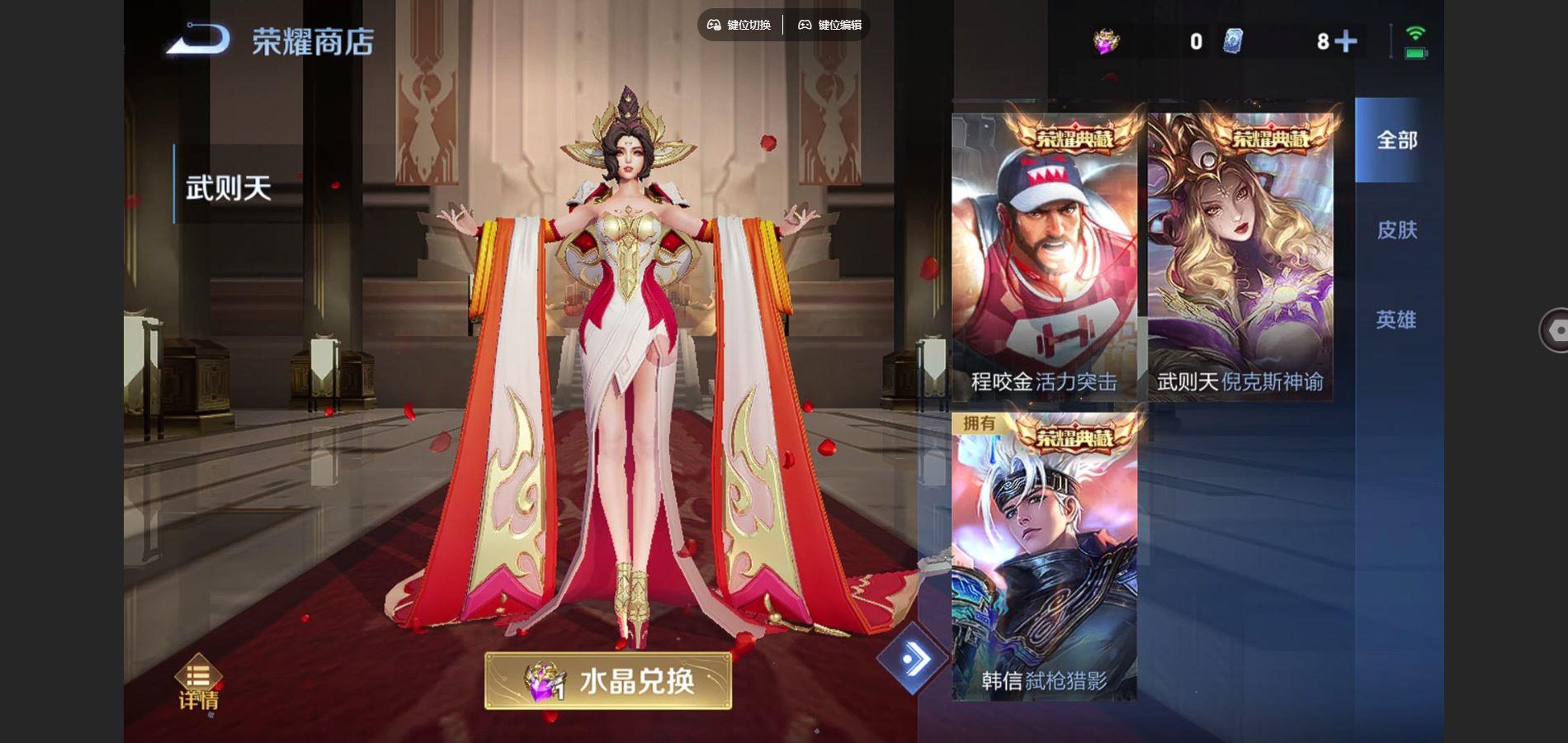
Task: Click the 水晶兑换 exchange button
Action: [608, 681]
